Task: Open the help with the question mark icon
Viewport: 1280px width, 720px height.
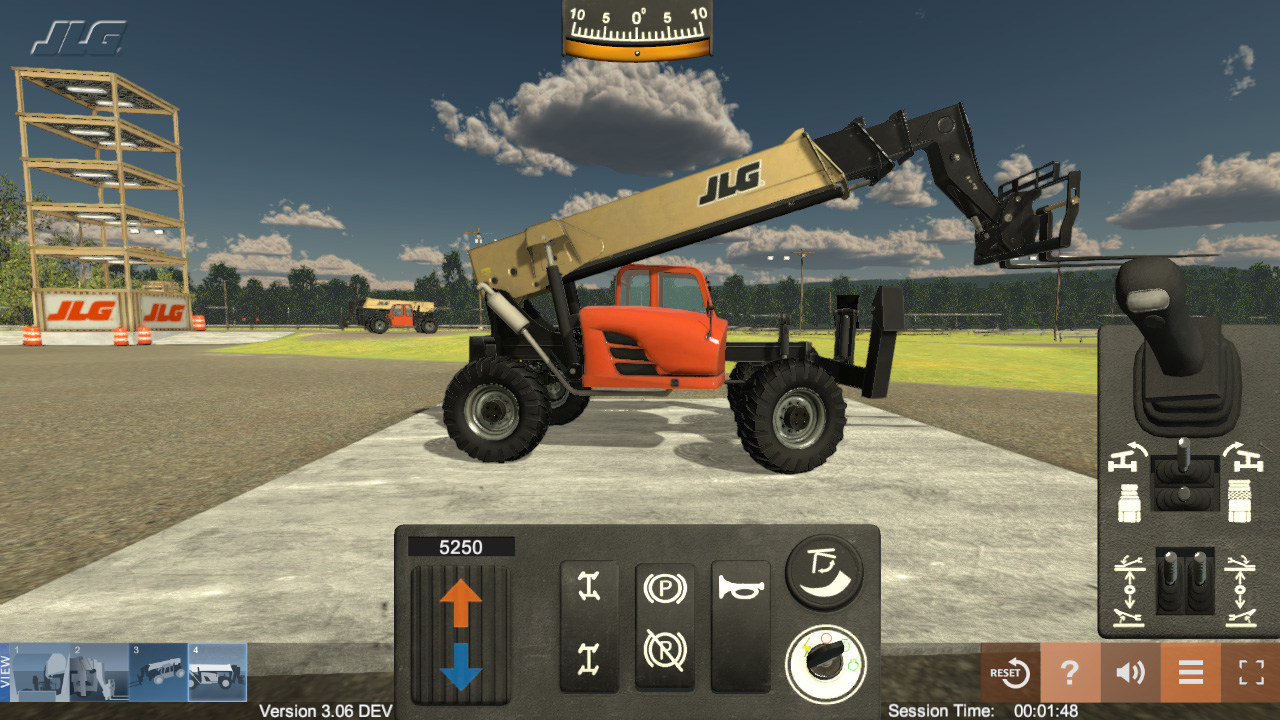Action: [x=1070, y=674]
